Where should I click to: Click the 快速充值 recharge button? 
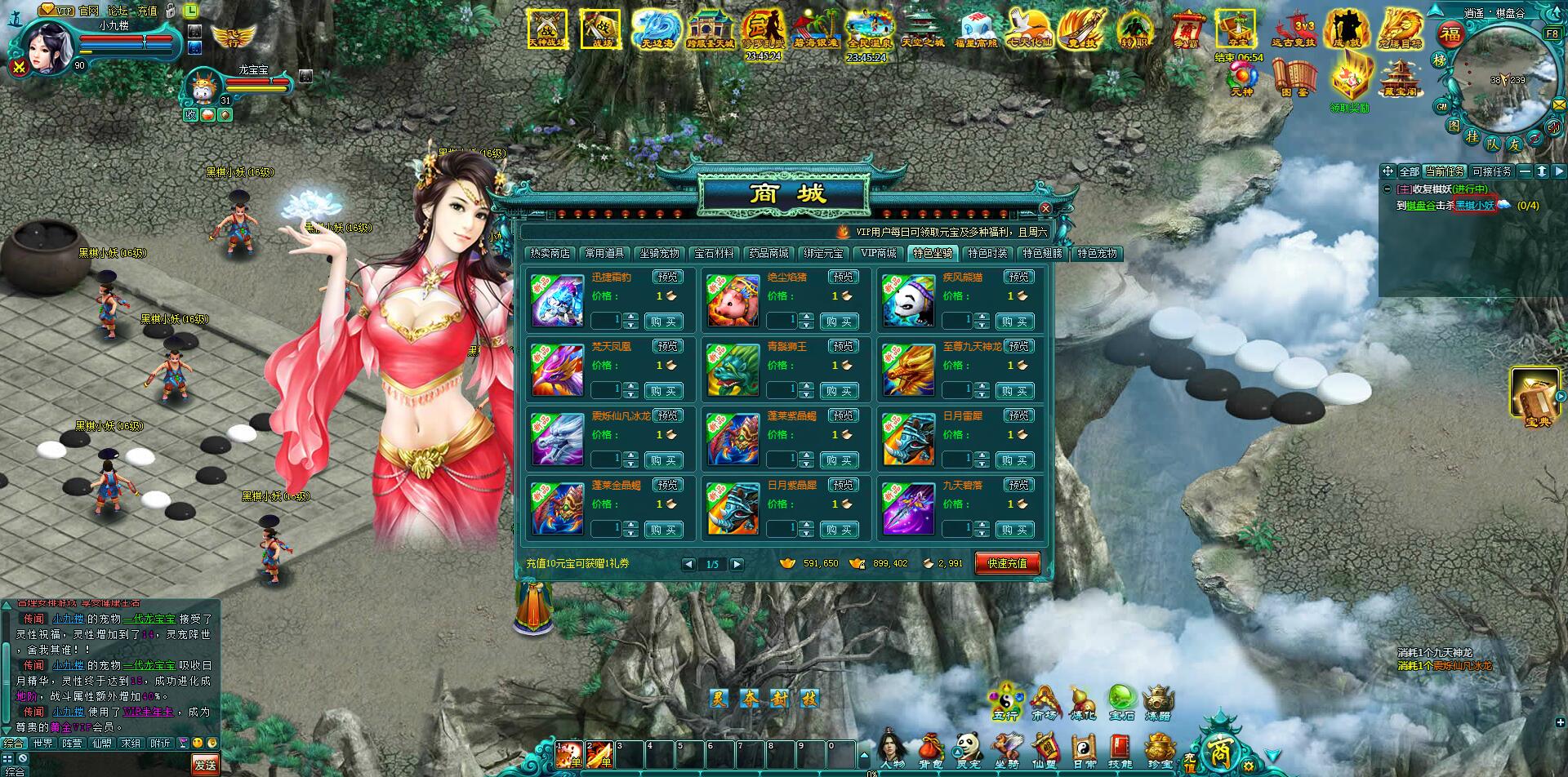tap(1007, 563)
